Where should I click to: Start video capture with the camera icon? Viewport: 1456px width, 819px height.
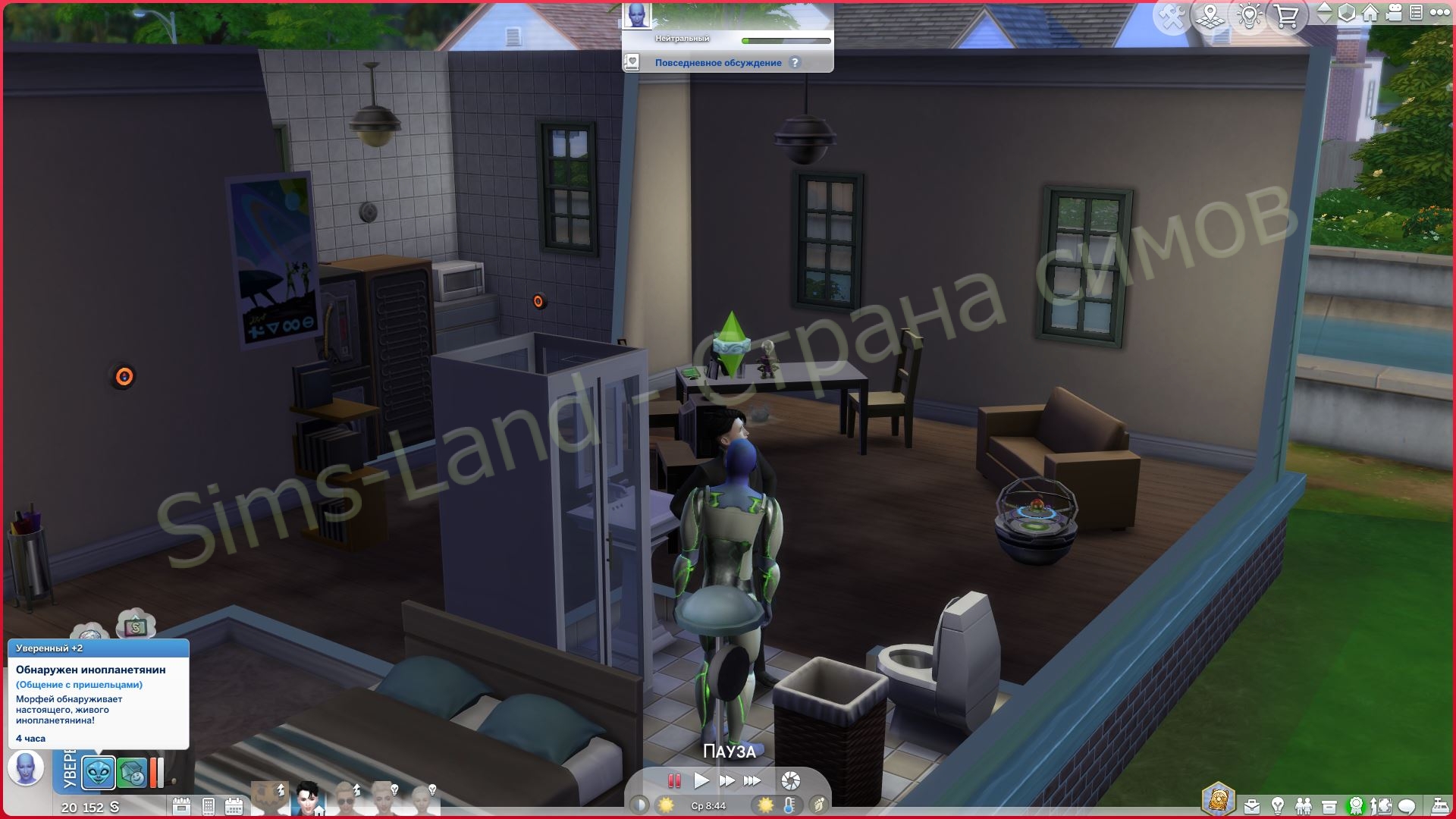[1394, 14]
